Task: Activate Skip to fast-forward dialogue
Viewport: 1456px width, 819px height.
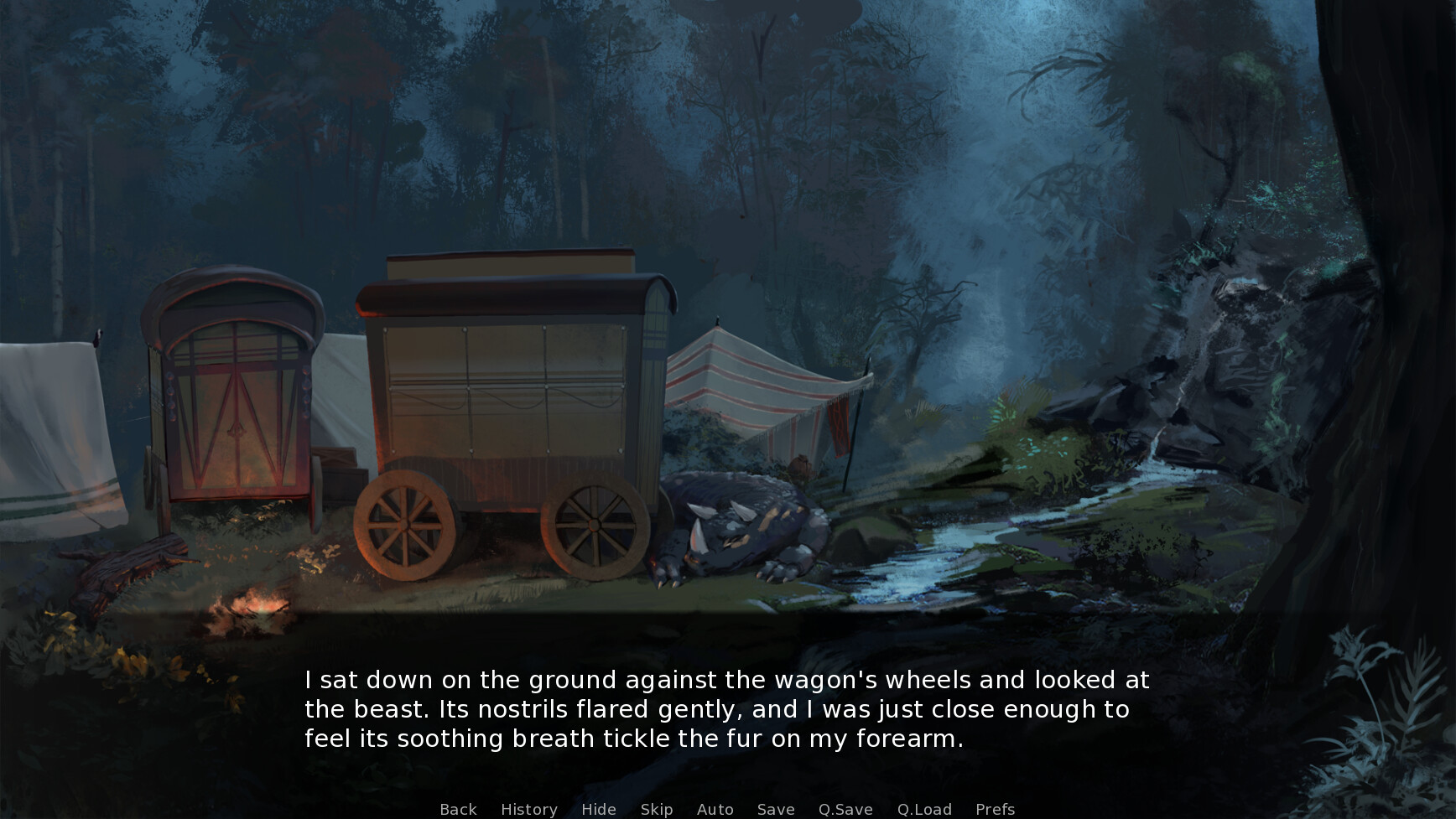Action: click(656, 809)
